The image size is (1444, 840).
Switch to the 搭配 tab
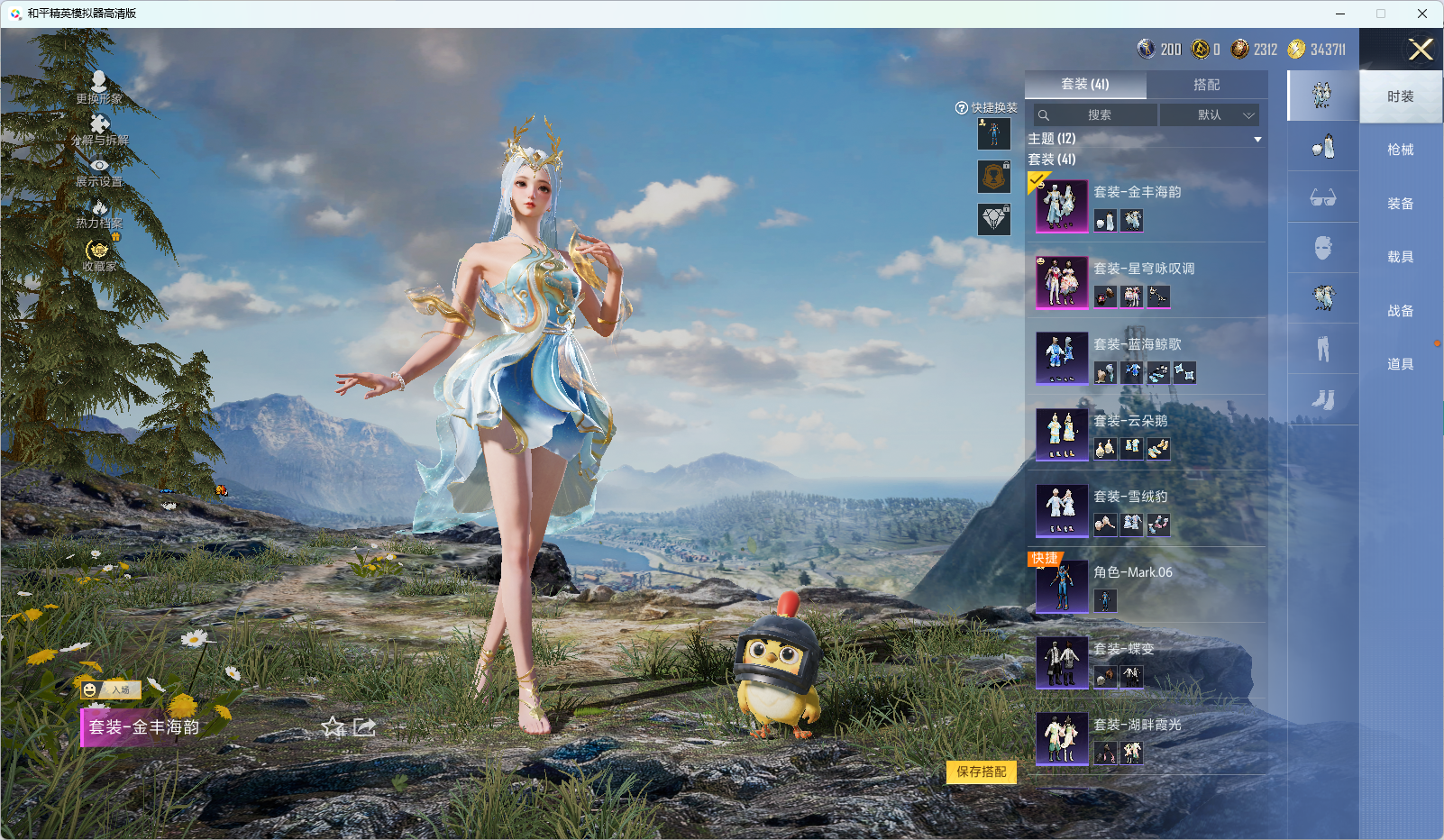pyautogui.click(x=1206, y=85)
